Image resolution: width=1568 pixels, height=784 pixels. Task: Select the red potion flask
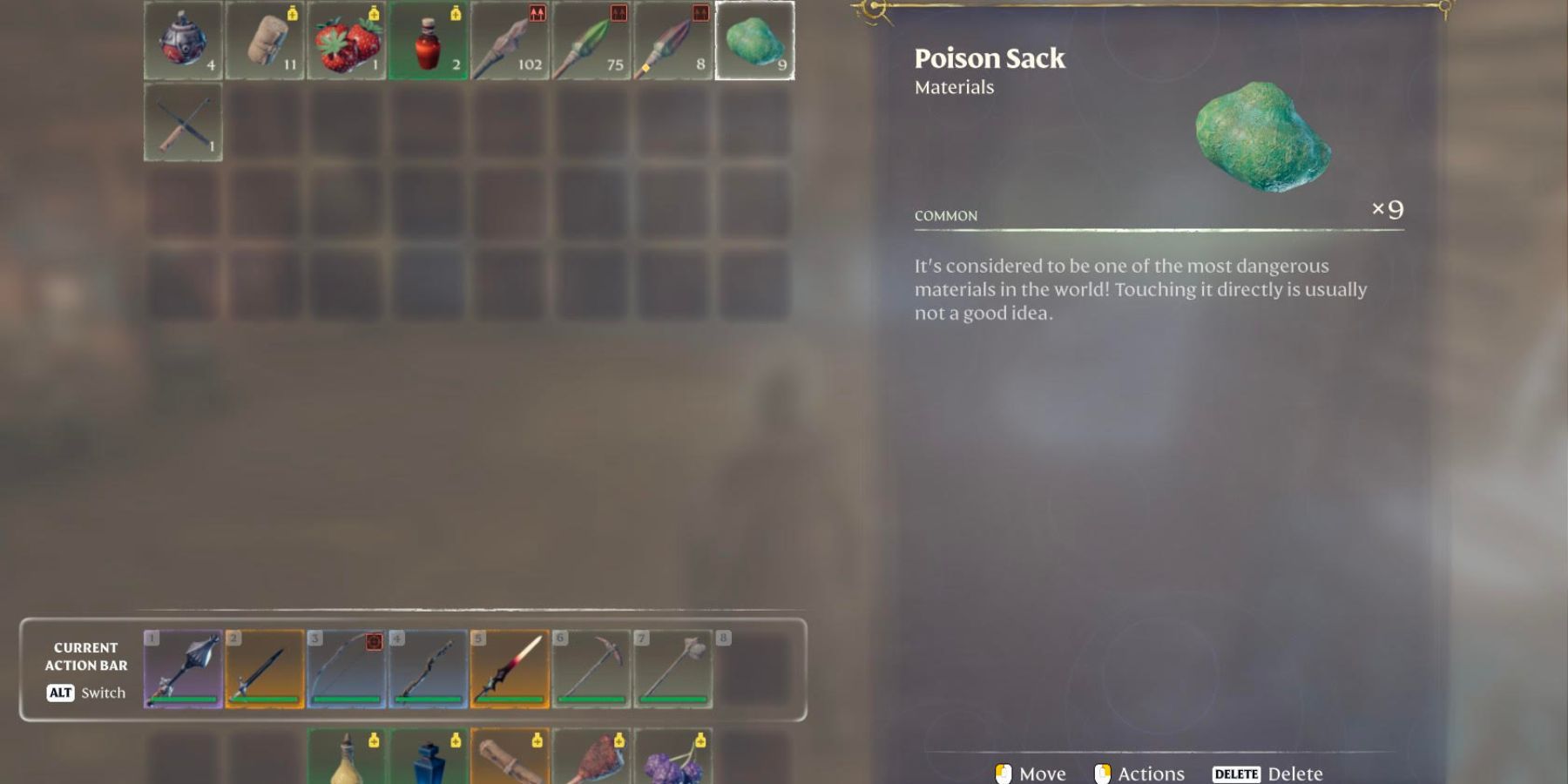(x=429, y=39)
